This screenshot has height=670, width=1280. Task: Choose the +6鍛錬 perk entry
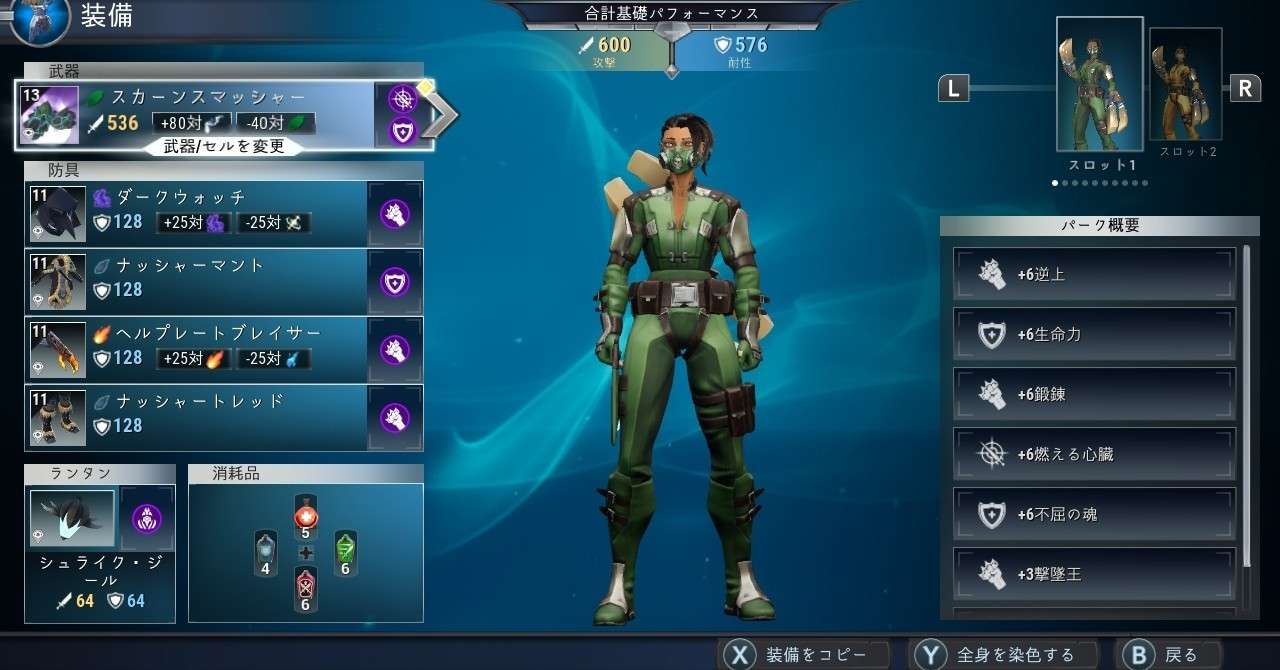pyautogui.click(x=1094, y=394)
